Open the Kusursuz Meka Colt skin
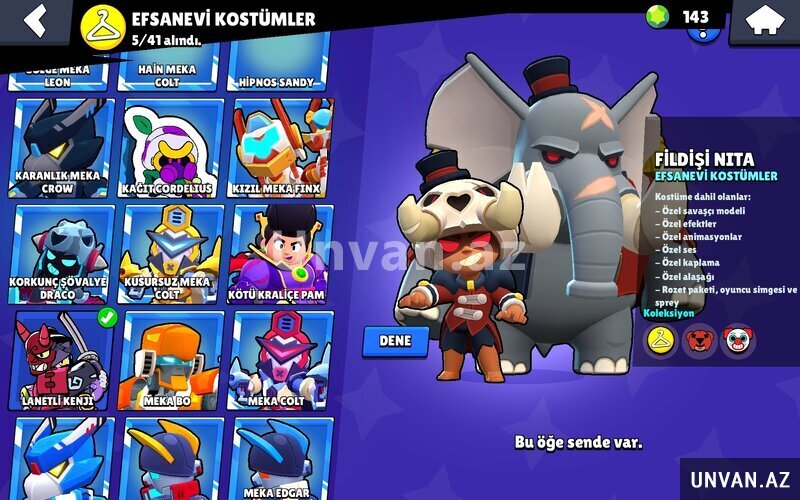Viewport: 800px width, 500px height. 170,254
